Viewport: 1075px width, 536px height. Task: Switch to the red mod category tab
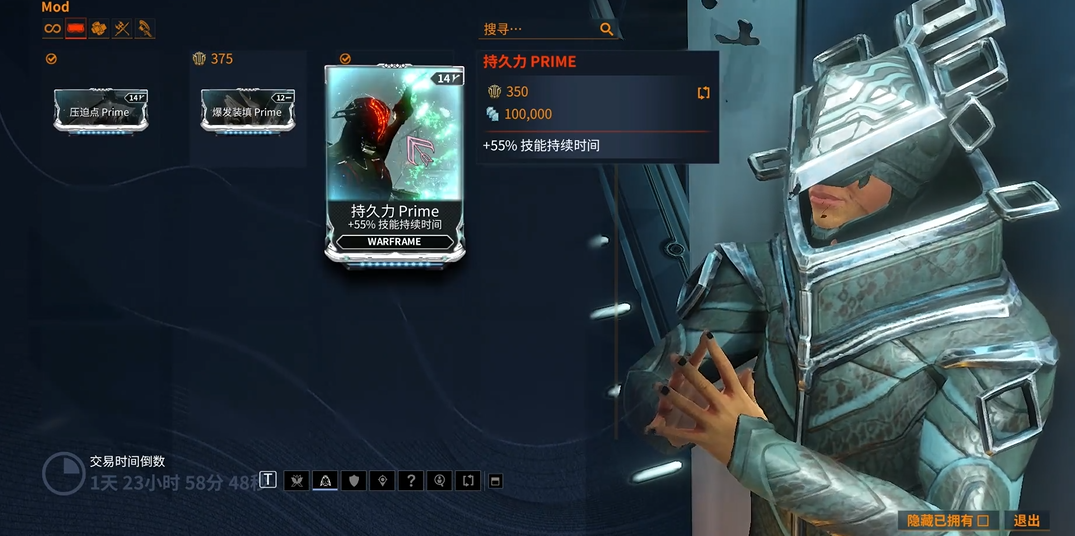pos(76,29)
